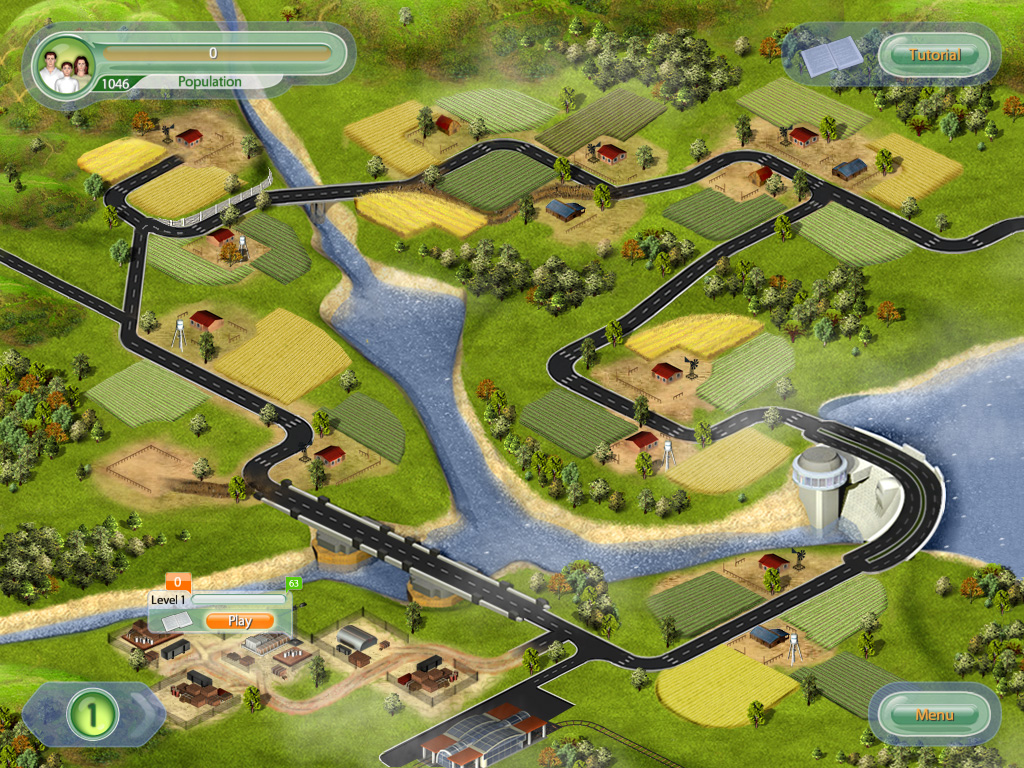Open the Tutorial
1024x768 pixels.
934,56
